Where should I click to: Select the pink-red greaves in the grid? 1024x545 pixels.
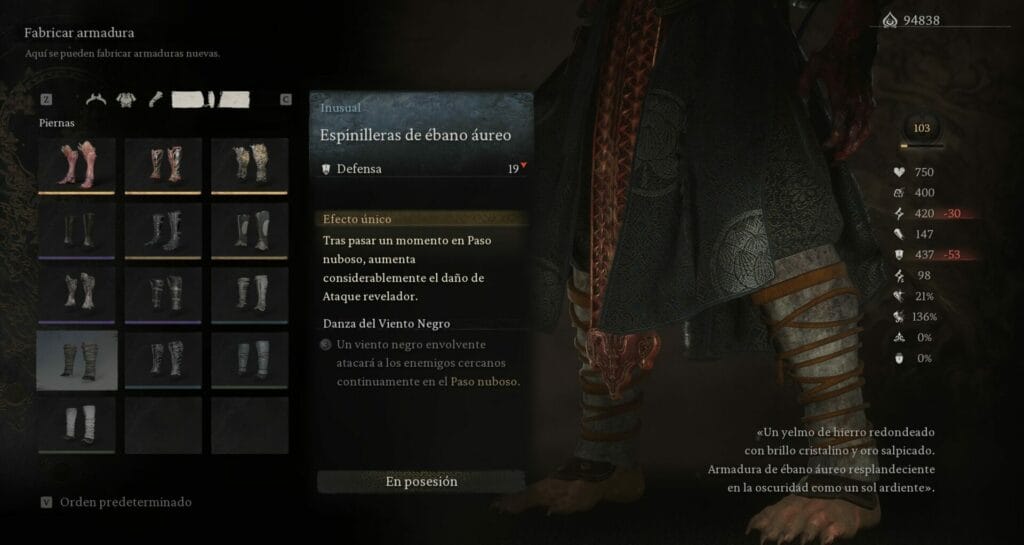(x=77, y=164)
